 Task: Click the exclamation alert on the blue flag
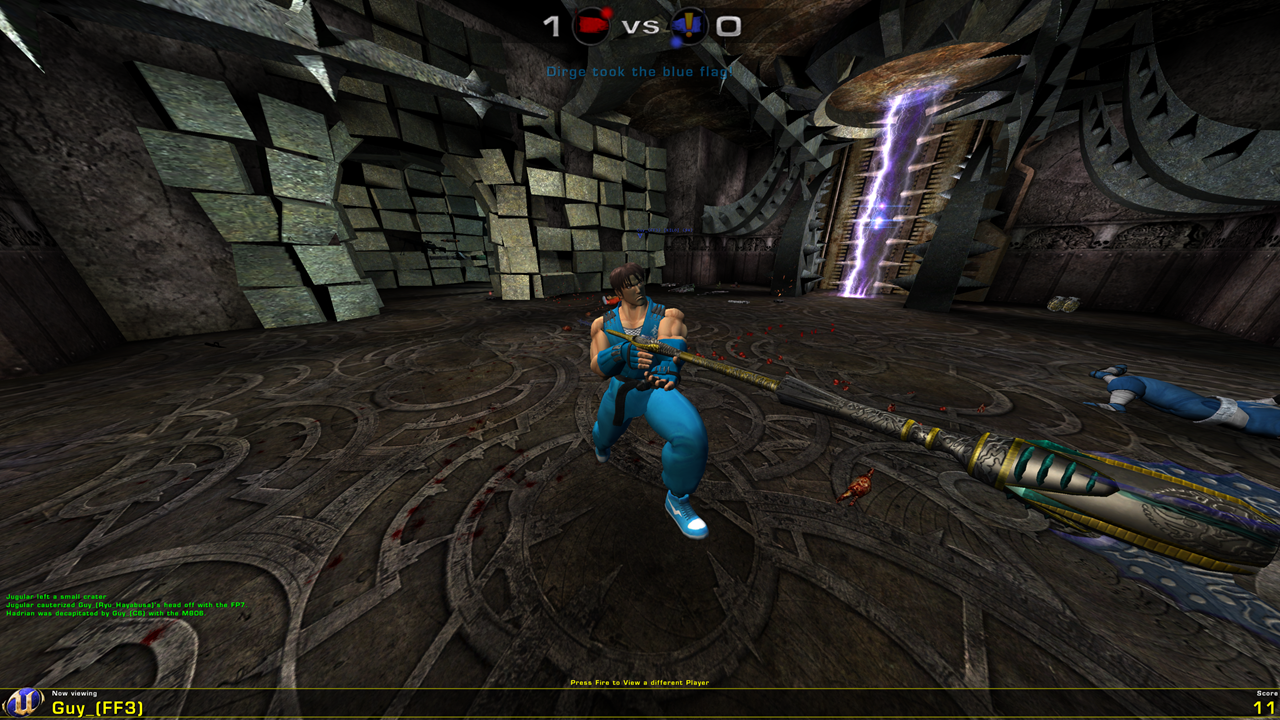[691, 22]
